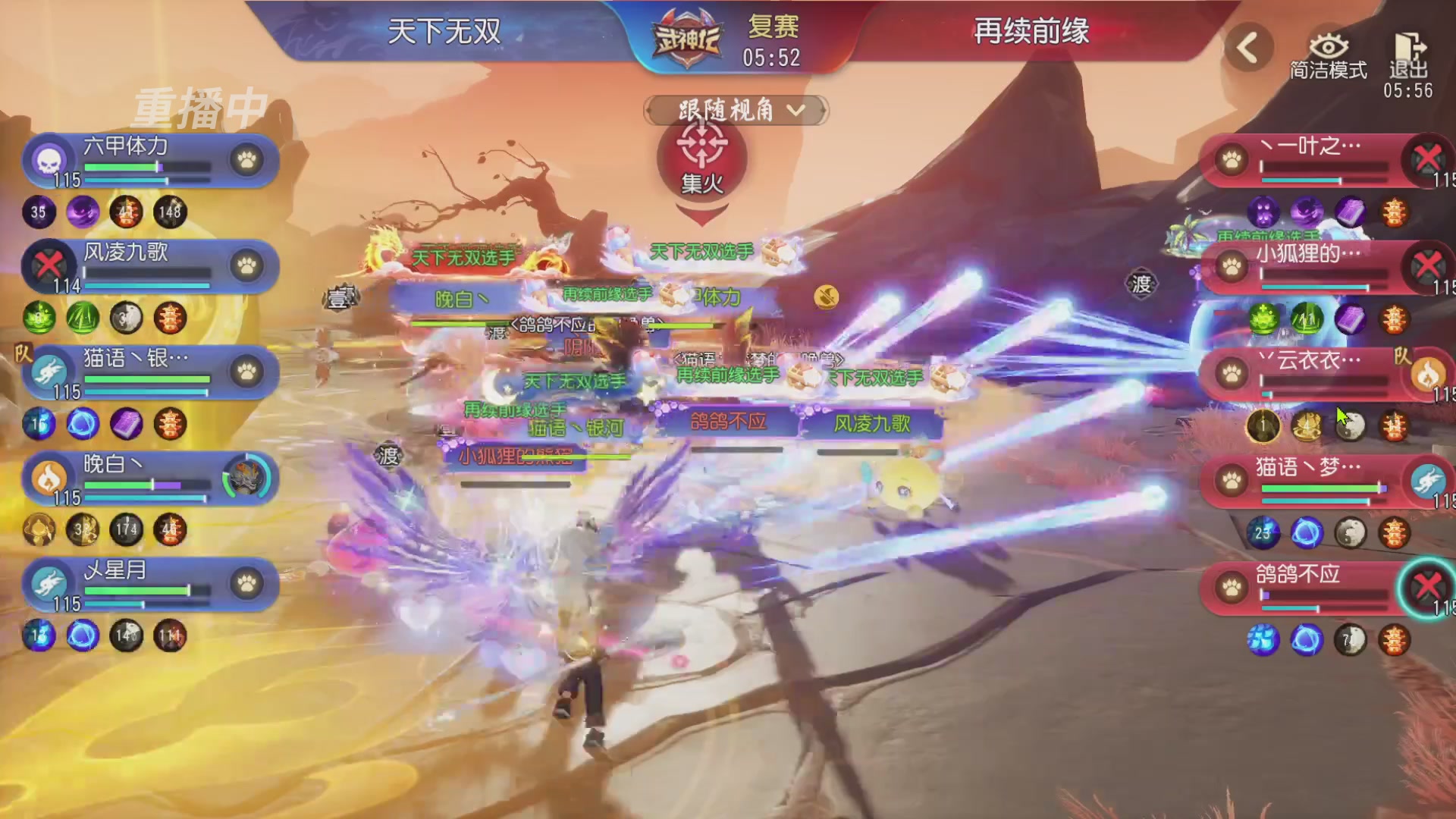The height and width of the screenshot is (819, 1456).
Task: Click the rabbit emblem on 猫语丶梦's panel
Action: click(1430, 481)
